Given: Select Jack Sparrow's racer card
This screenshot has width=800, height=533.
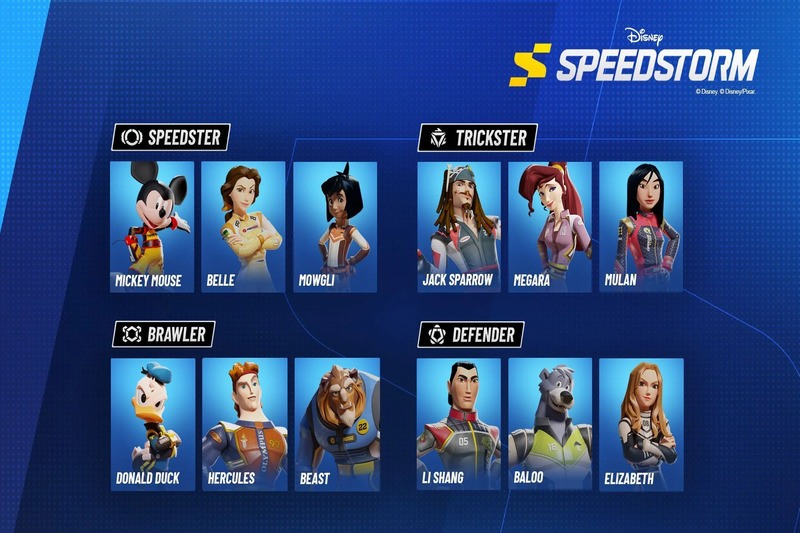Looking at the screenshot, I should 459,227.
